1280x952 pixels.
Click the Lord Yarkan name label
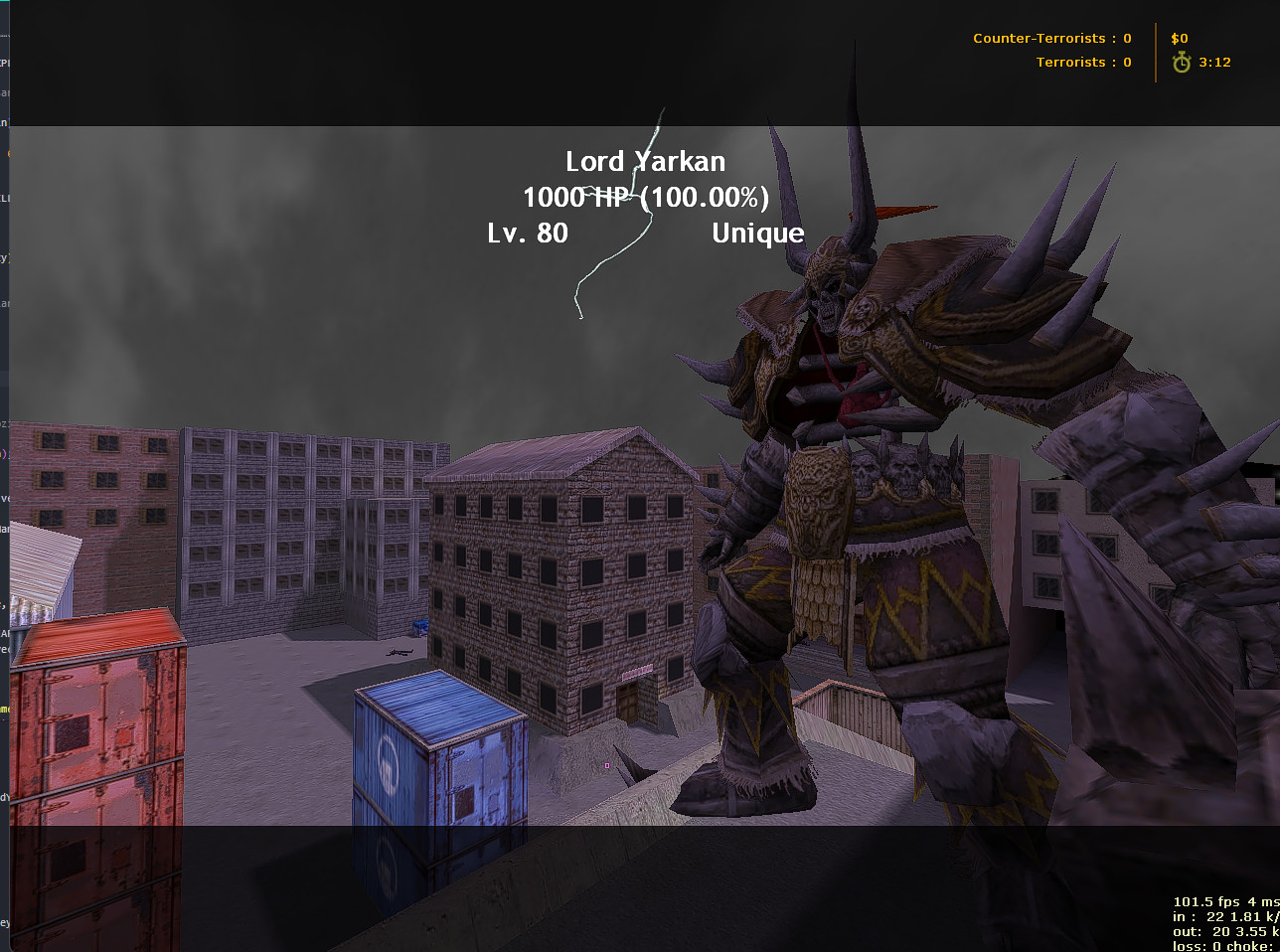click(x=645, y=161)
